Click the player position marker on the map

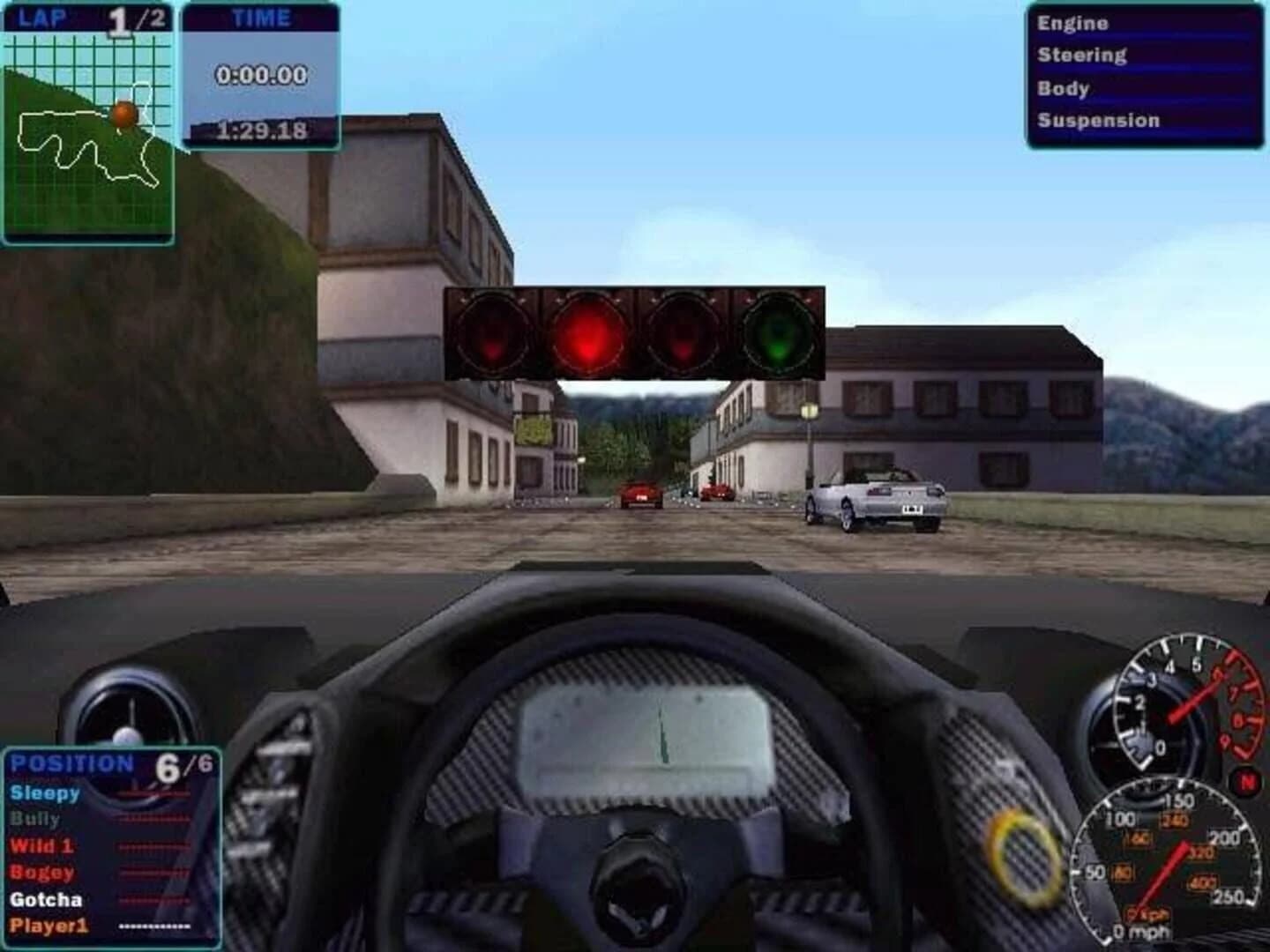(x=122, y=115)
